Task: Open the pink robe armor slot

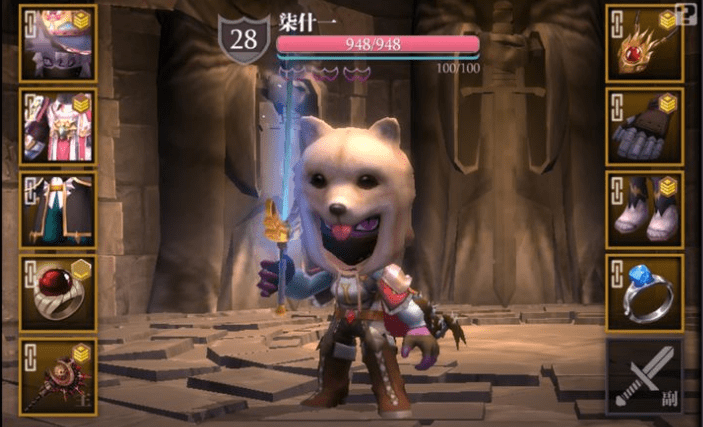Action: click(58, 126)
